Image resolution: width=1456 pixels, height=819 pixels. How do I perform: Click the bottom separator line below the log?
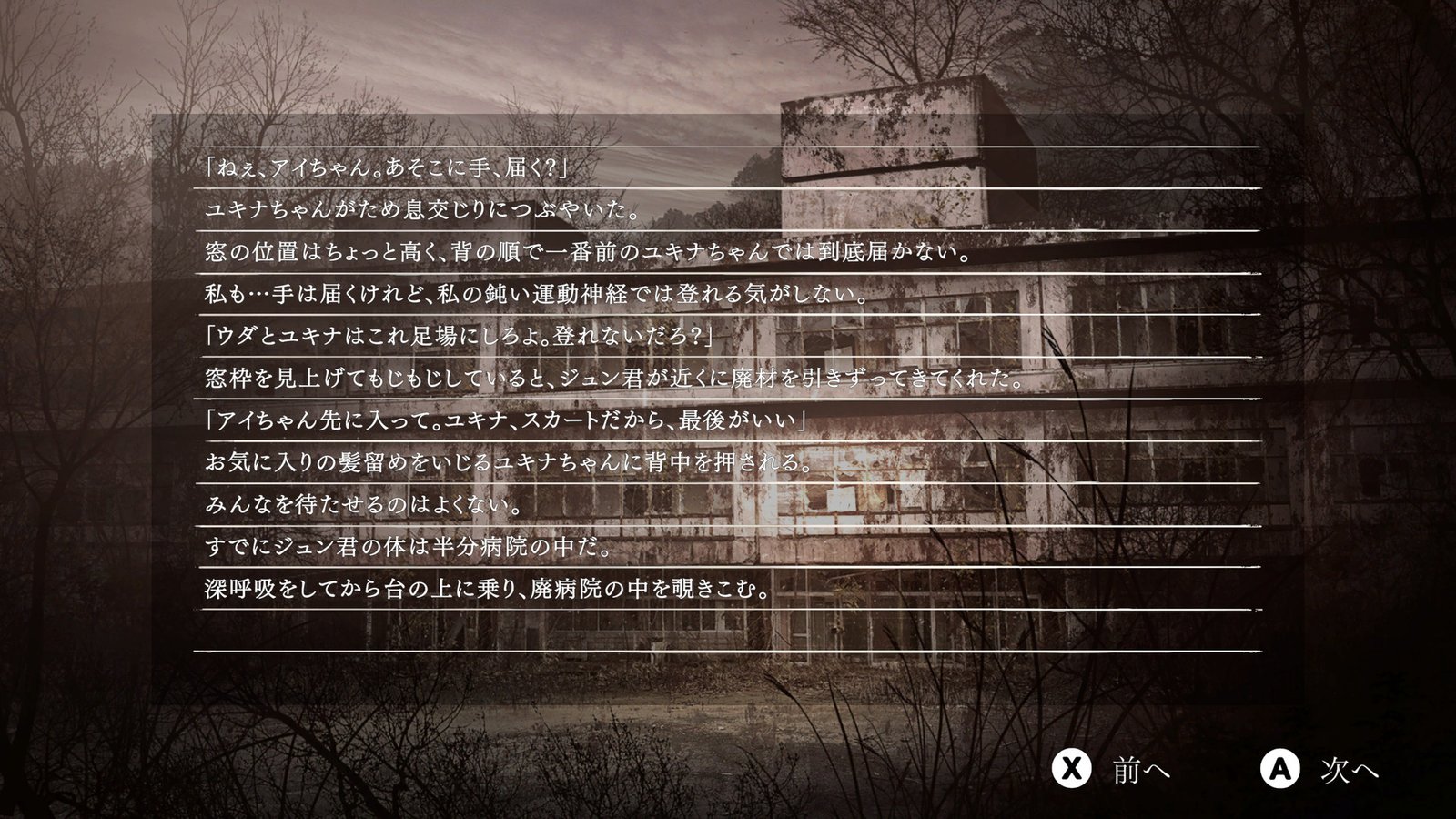pyautogui.click(x=719, y=652)
